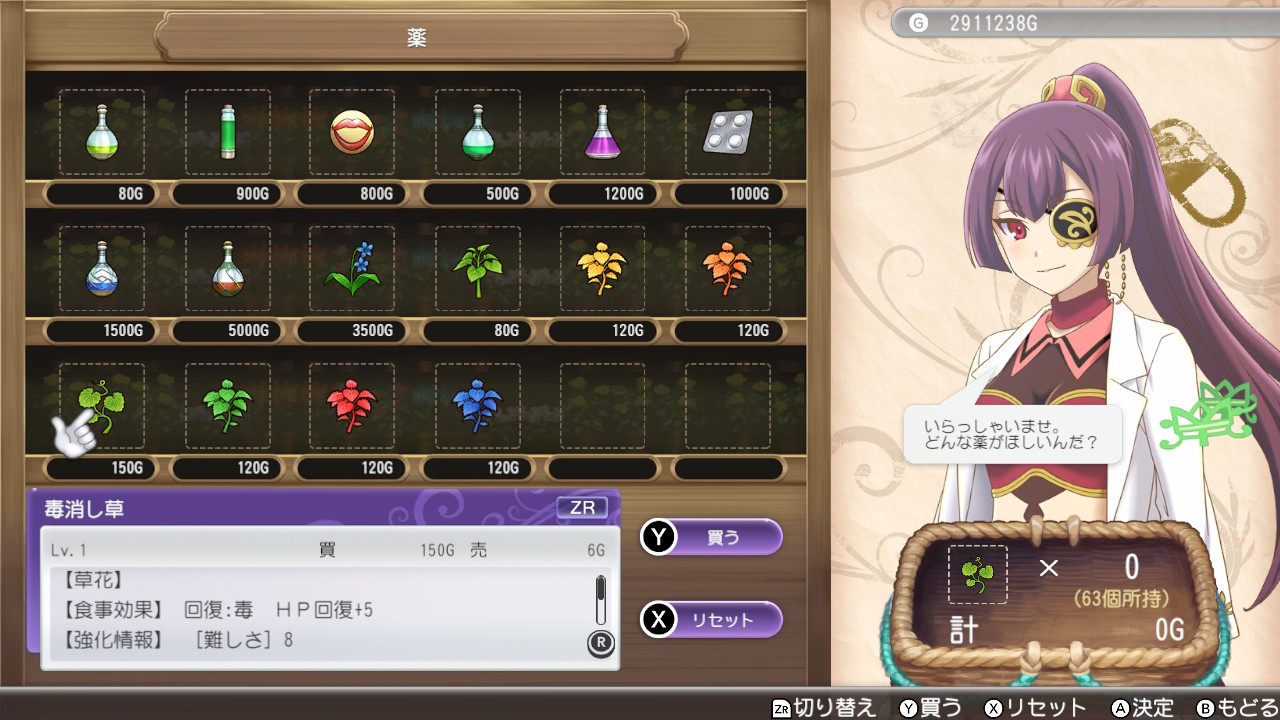Select the blue flower priced 3500G
The image size is (1280, 720).
[x=351, y=270]
